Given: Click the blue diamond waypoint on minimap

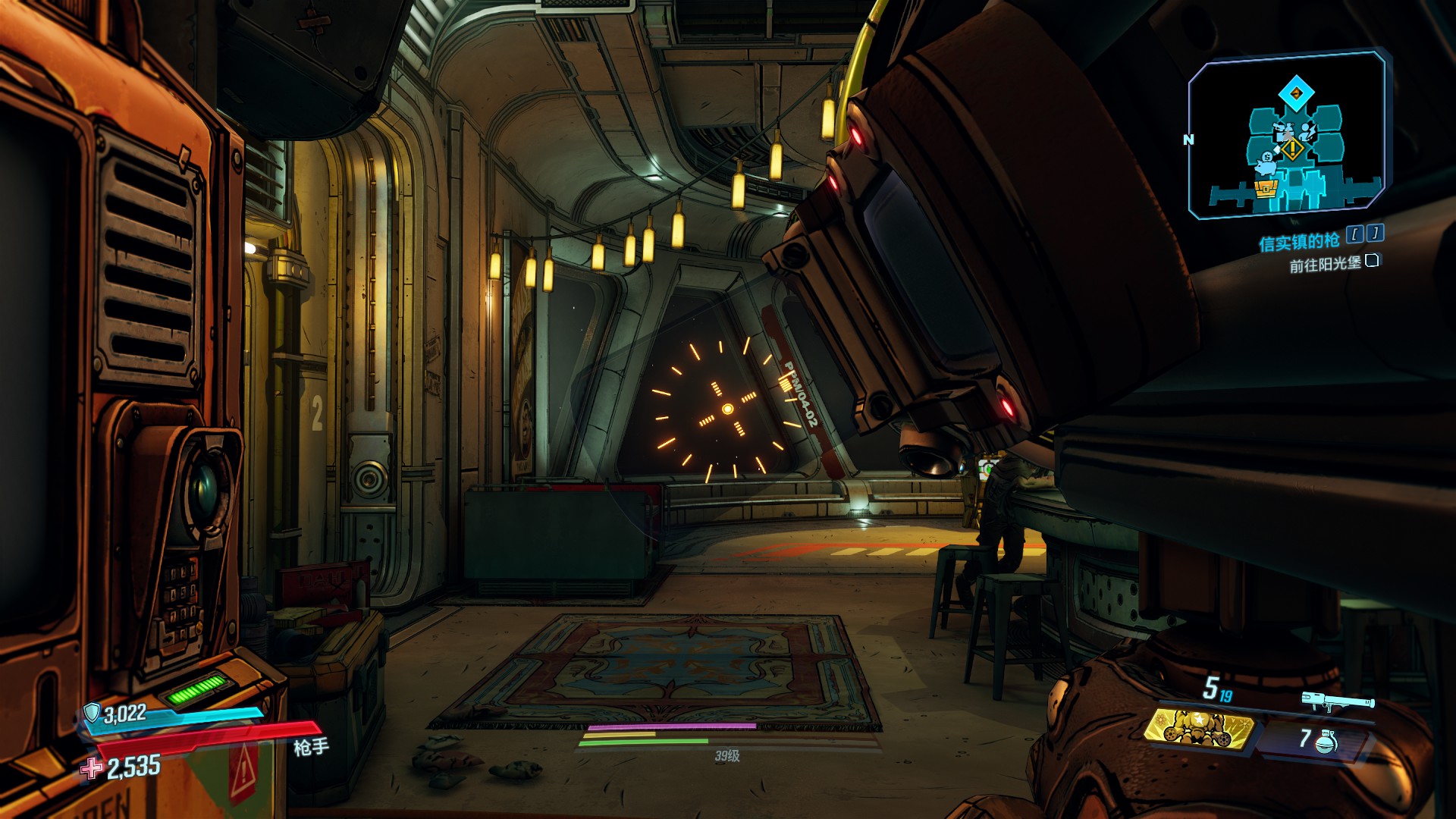Looking at the screenshot, I should pyautogui.click(x=1296, y=94).
